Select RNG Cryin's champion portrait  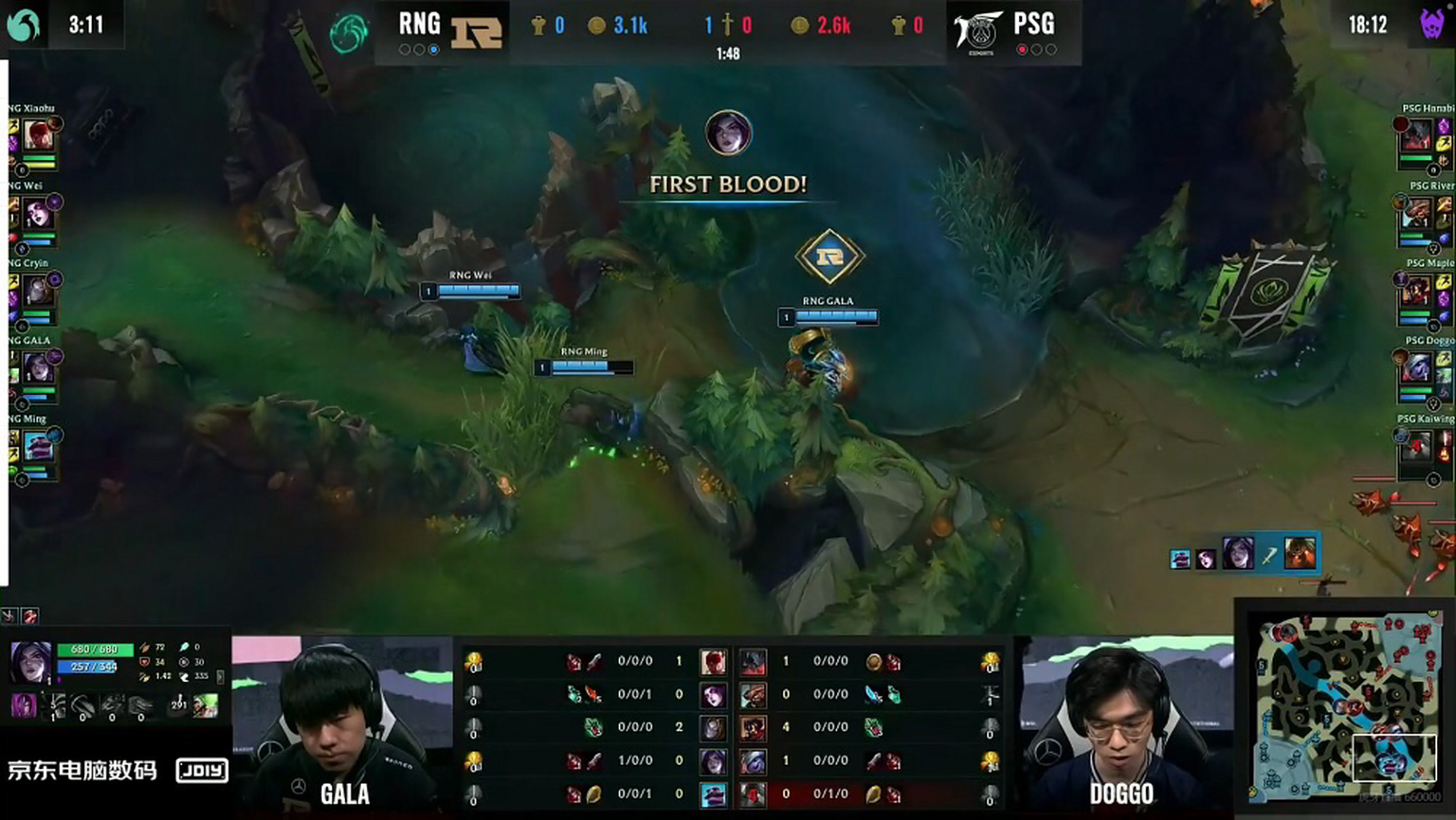38,291
